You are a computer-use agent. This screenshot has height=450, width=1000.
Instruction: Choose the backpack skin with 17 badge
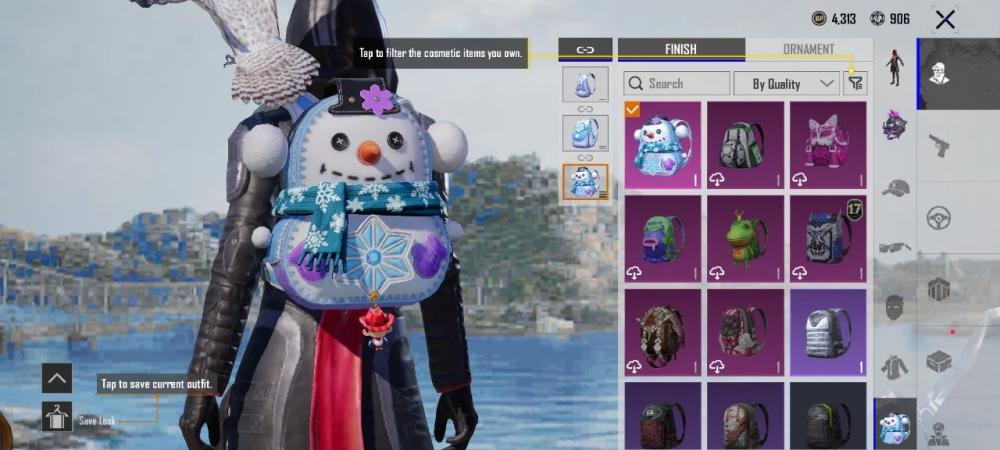tap(827, 239)
